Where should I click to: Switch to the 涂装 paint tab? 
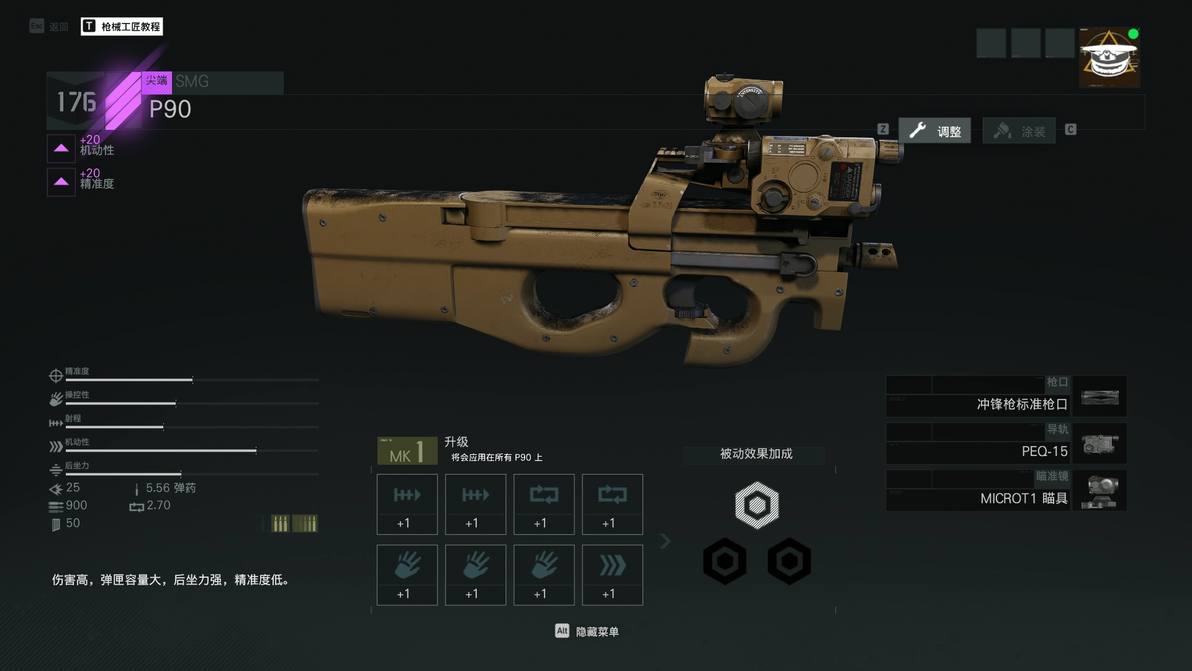pos(1019,131)
